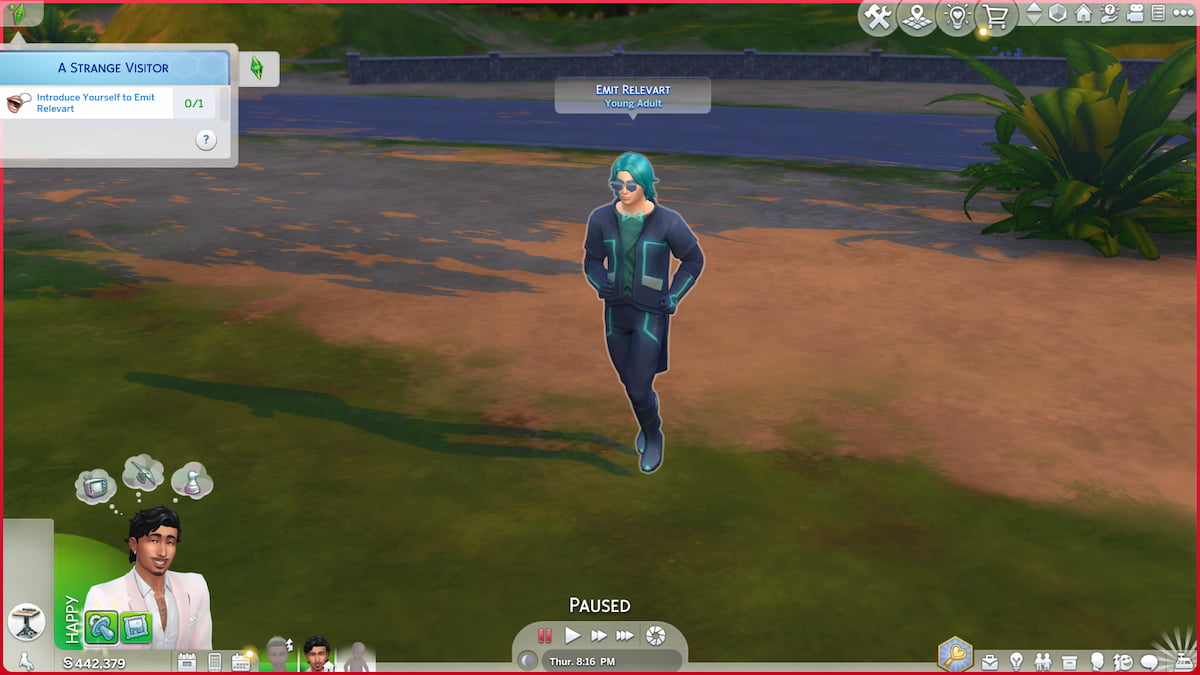The height and width of the screenshot is (675, 1200).
Task: Click the pacifier moodlet icon
Action: (x=101, y=628)
